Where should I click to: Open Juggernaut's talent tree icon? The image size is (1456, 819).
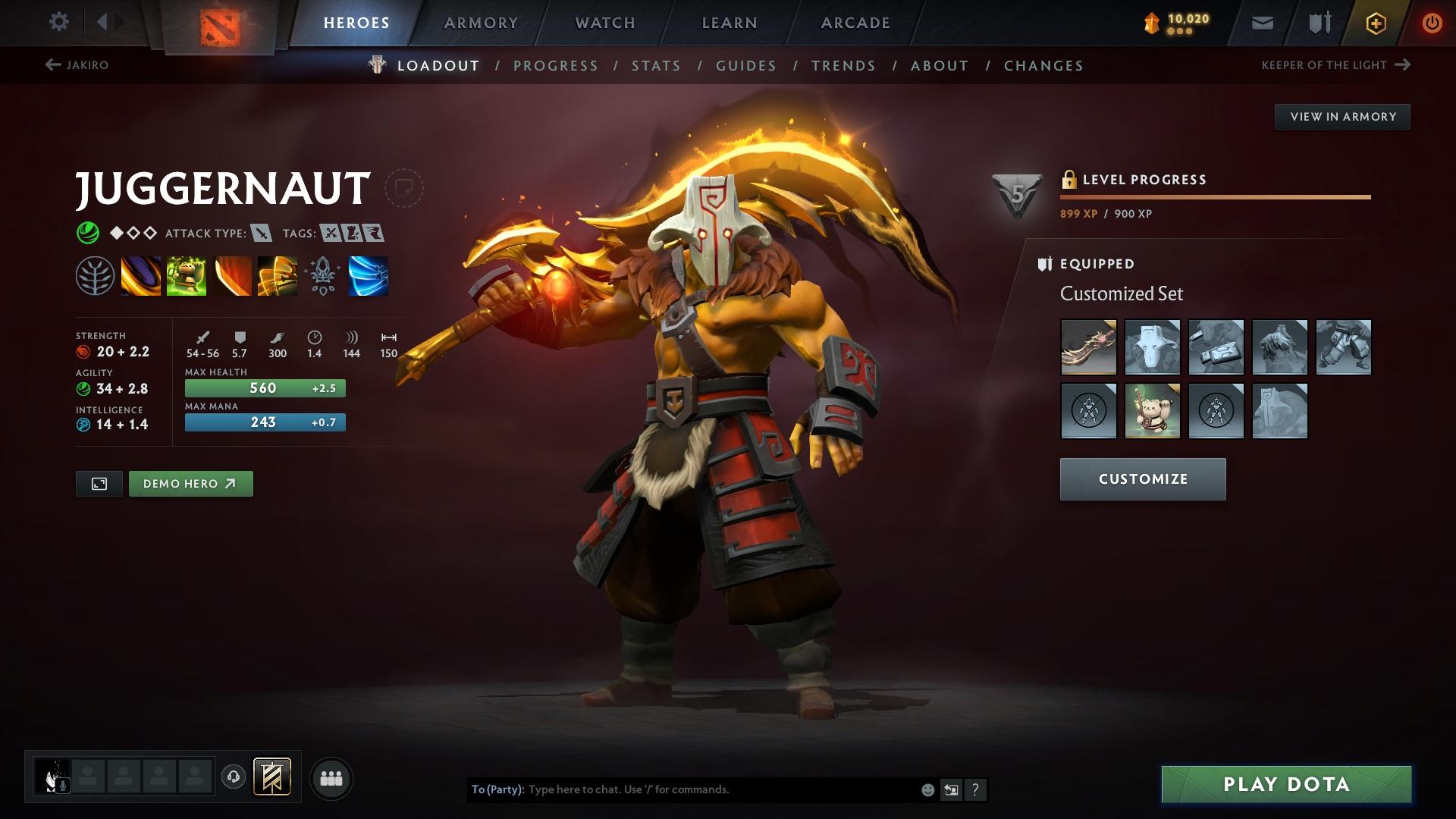click(96, 276)
